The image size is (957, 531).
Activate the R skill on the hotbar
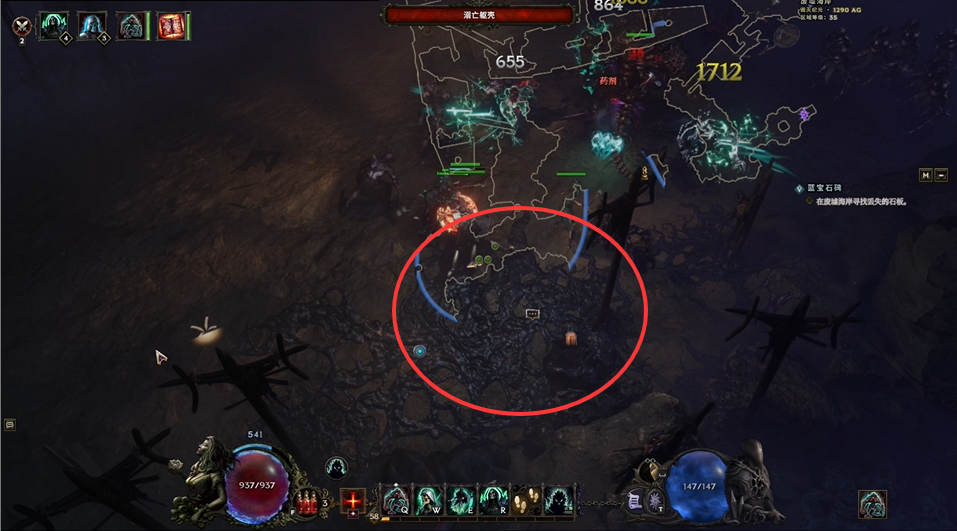(492, 498)
